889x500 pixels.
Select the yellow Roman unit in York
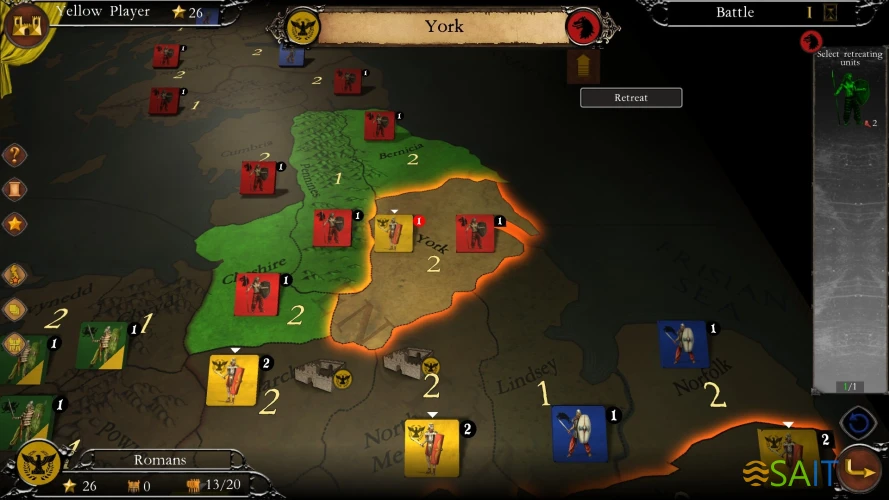pos(393,233)
